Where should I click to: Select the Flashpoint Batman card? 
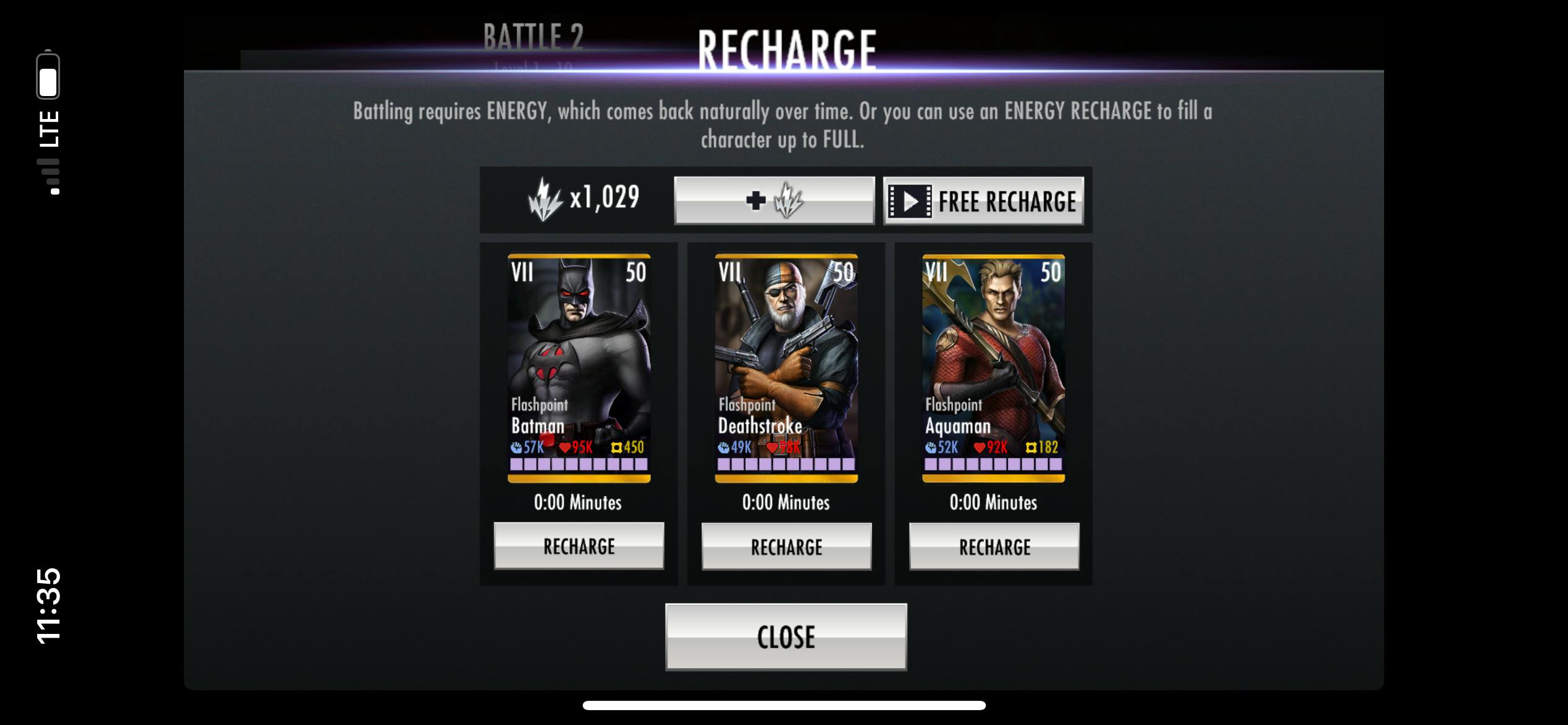[579, 367]
